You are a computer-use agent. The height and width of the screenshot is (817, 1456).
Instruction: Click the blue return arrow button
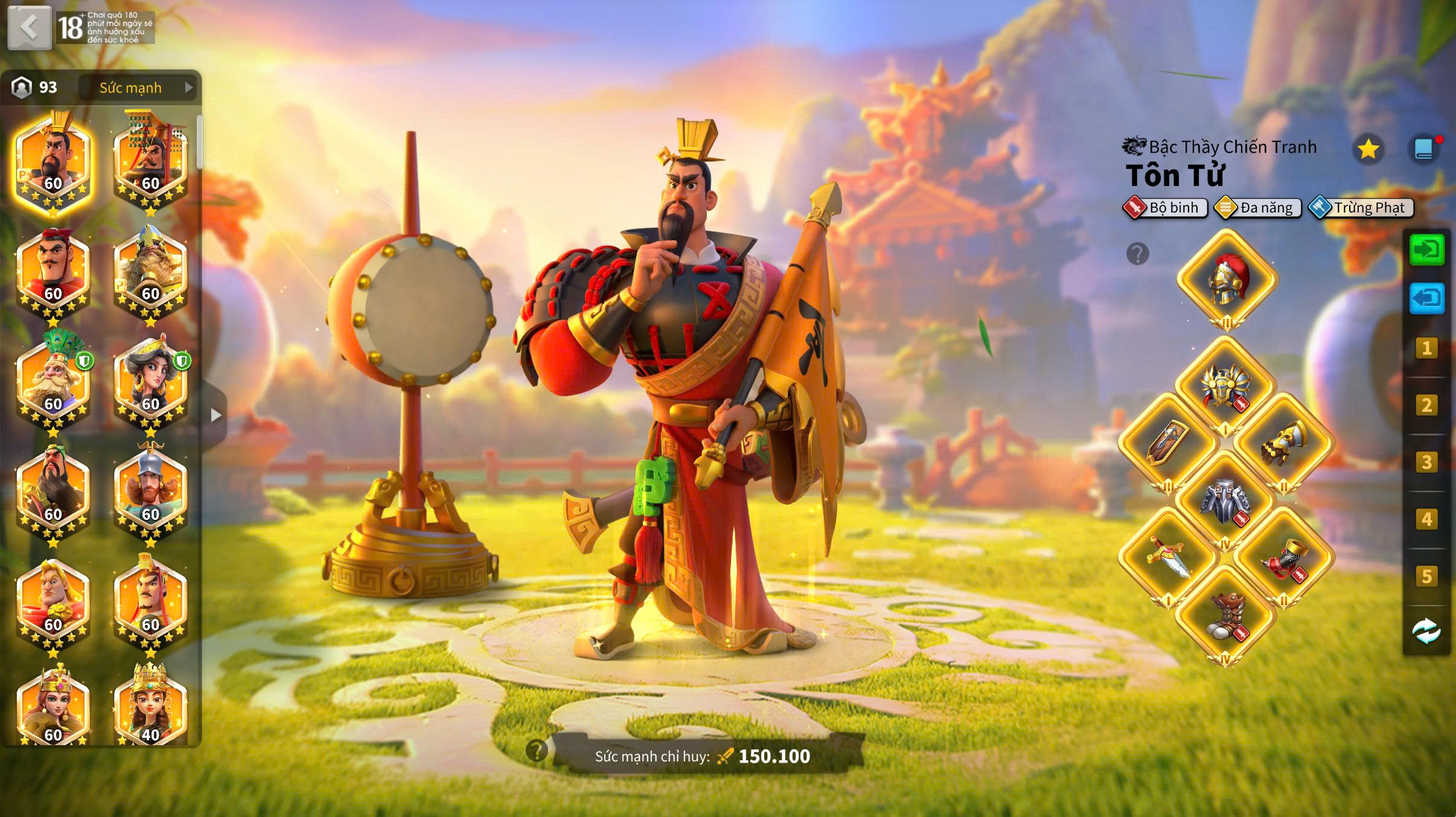(1426, 298)
